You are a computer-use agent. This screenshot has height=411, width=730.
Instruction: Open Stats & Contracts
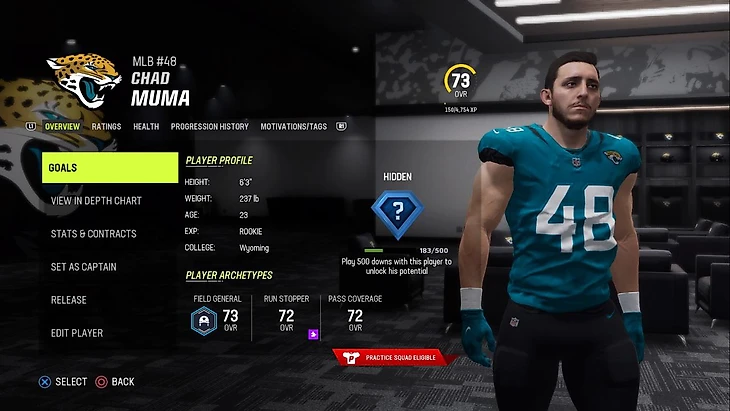[x=93, y=234]
